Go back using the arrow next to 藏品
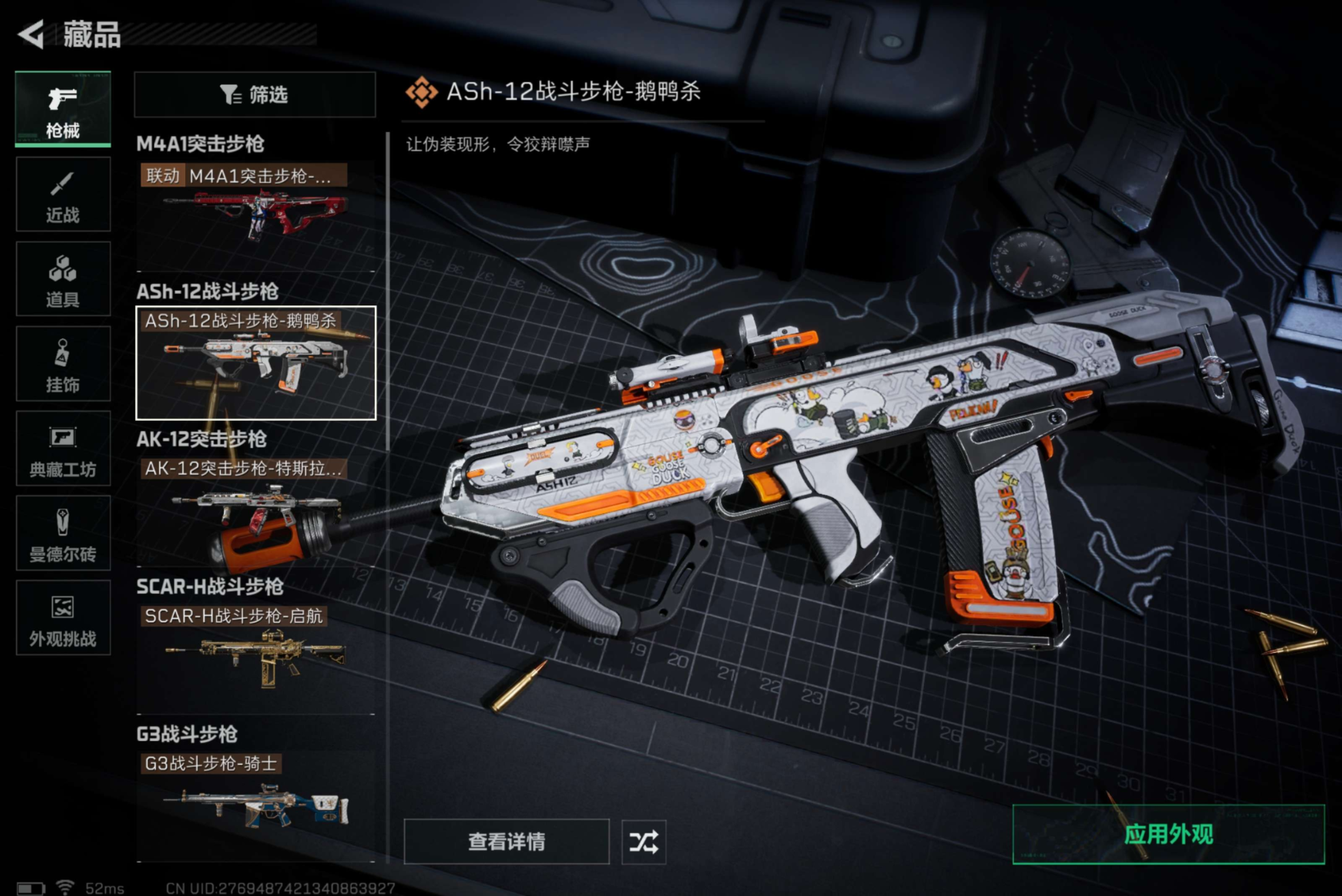This screenshot has height=896, width=1342. pos(31,34)
